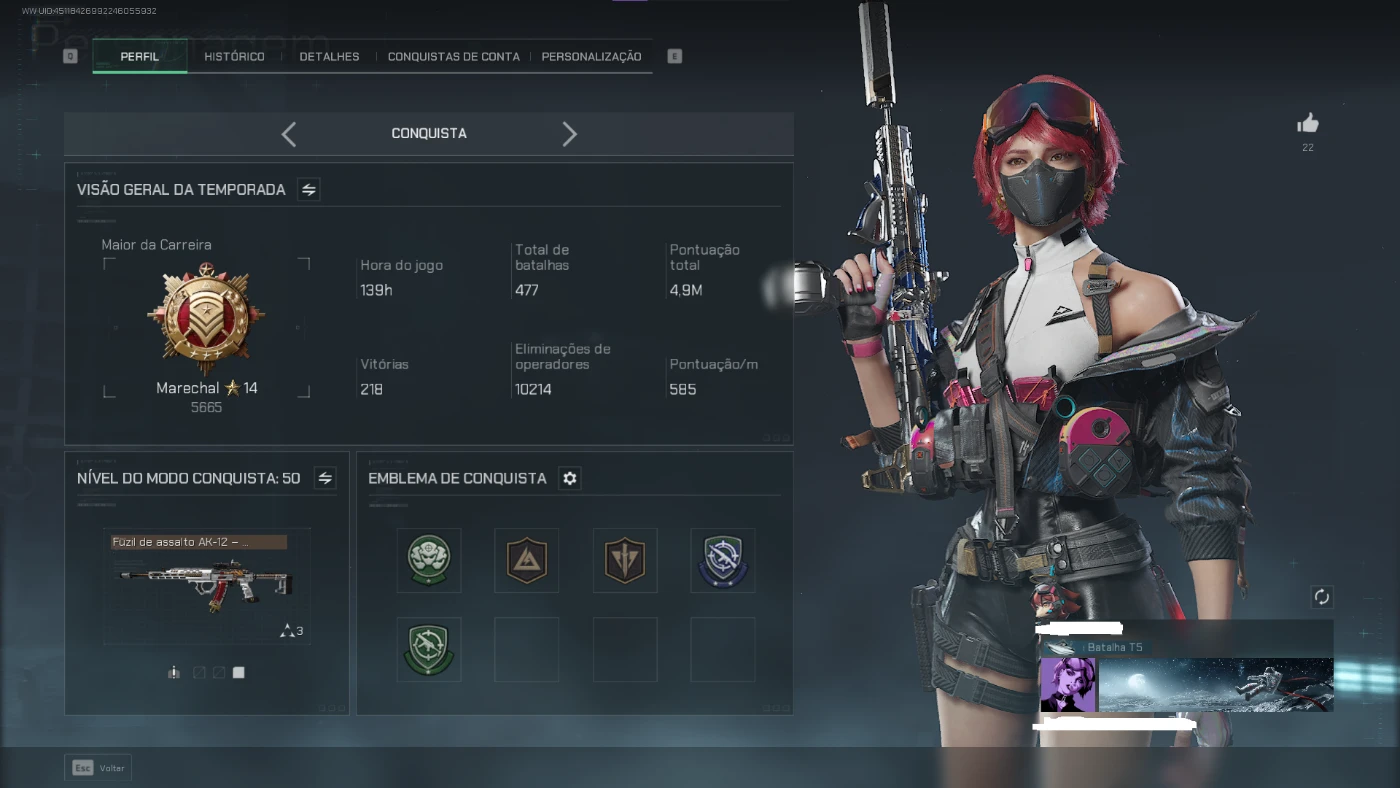This screenshot has height=788, width=1400.
Task: Open the Histórico tab
Action: 234,57
